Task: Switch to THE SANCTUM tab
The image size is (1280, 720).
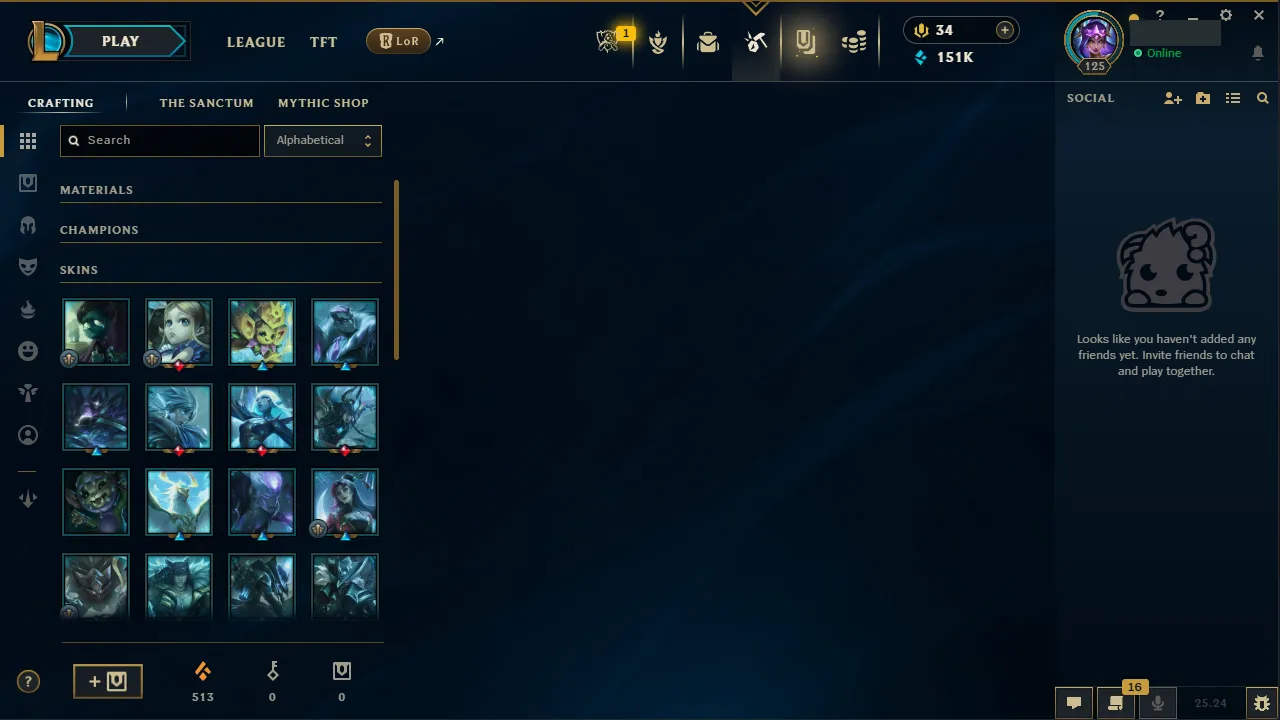Action: (206, 103)
